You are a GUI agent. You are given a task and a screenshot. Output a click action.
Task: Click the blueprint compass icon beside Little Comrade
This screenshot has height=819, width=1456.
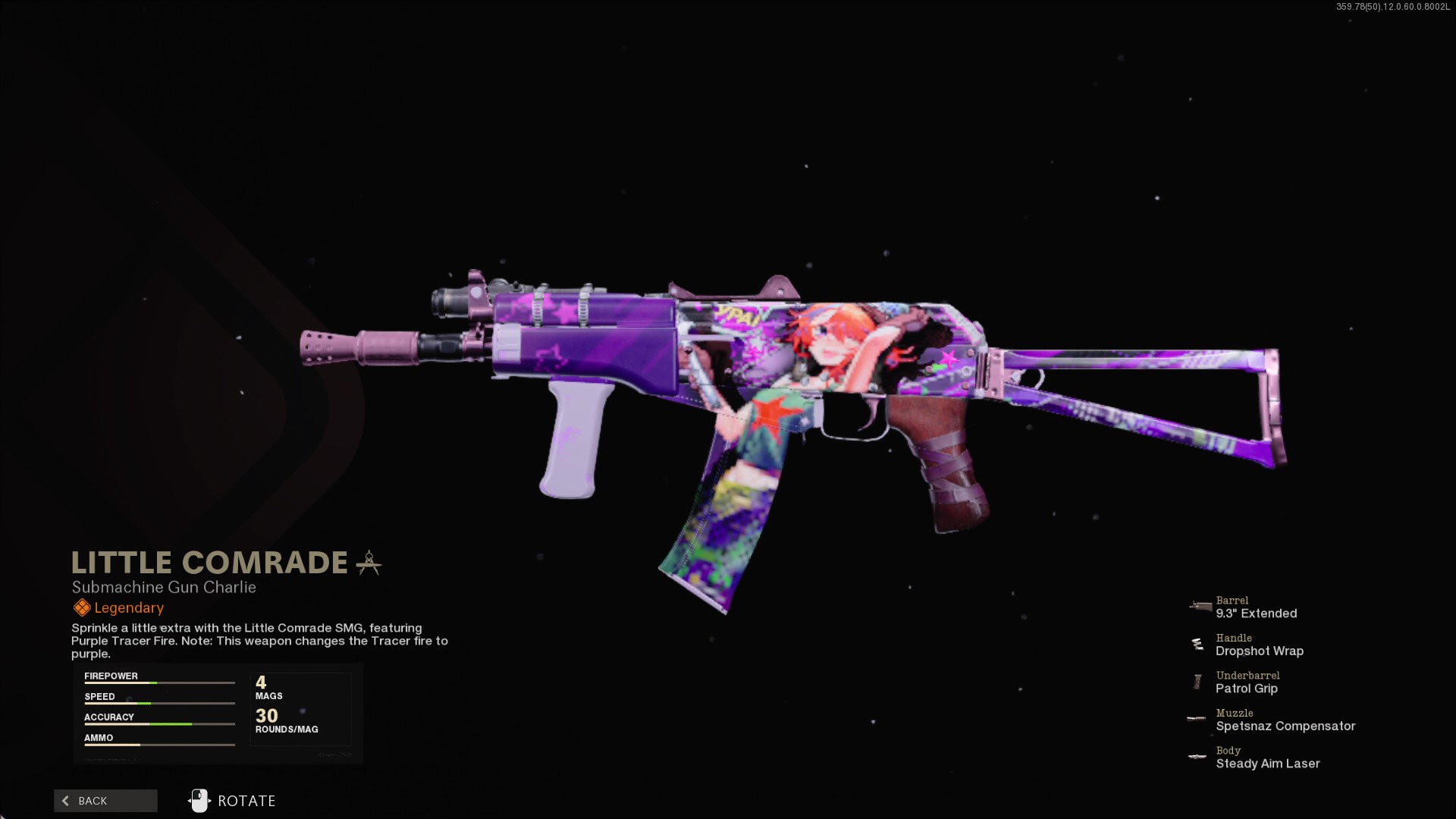point(369,562)
